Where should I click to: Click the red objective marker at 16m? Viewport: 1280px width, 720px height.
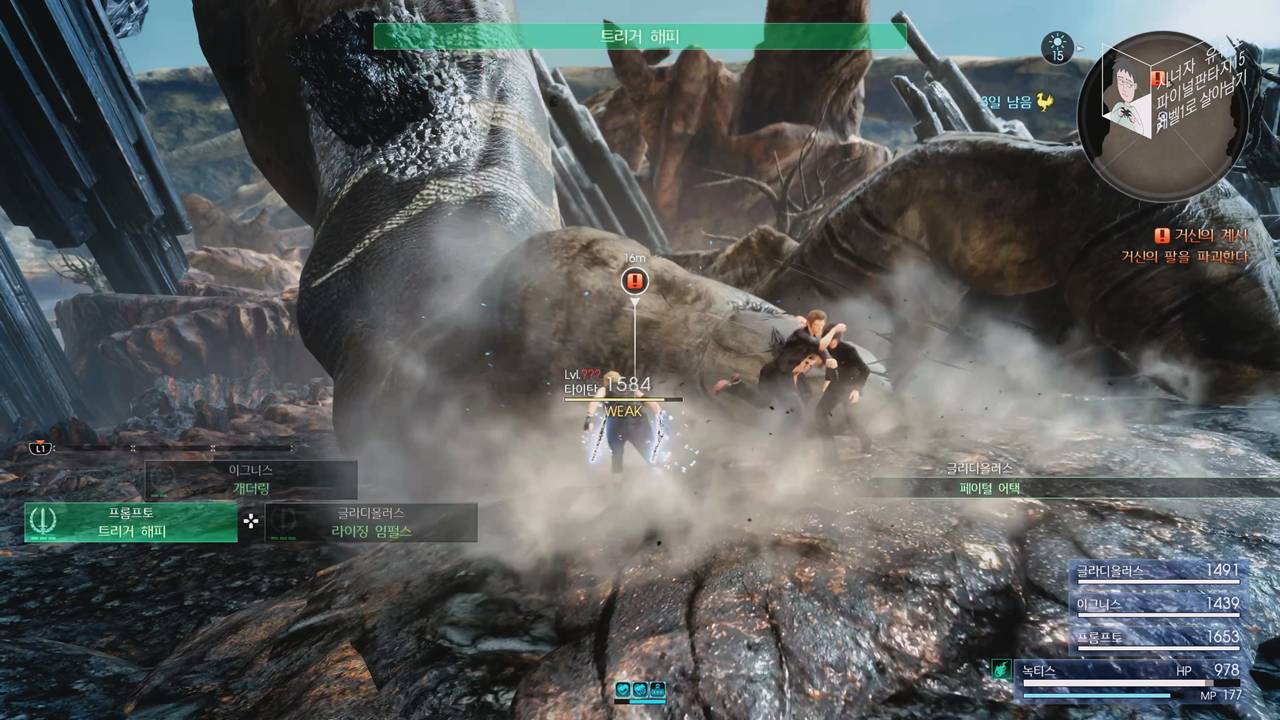[634, 281]
